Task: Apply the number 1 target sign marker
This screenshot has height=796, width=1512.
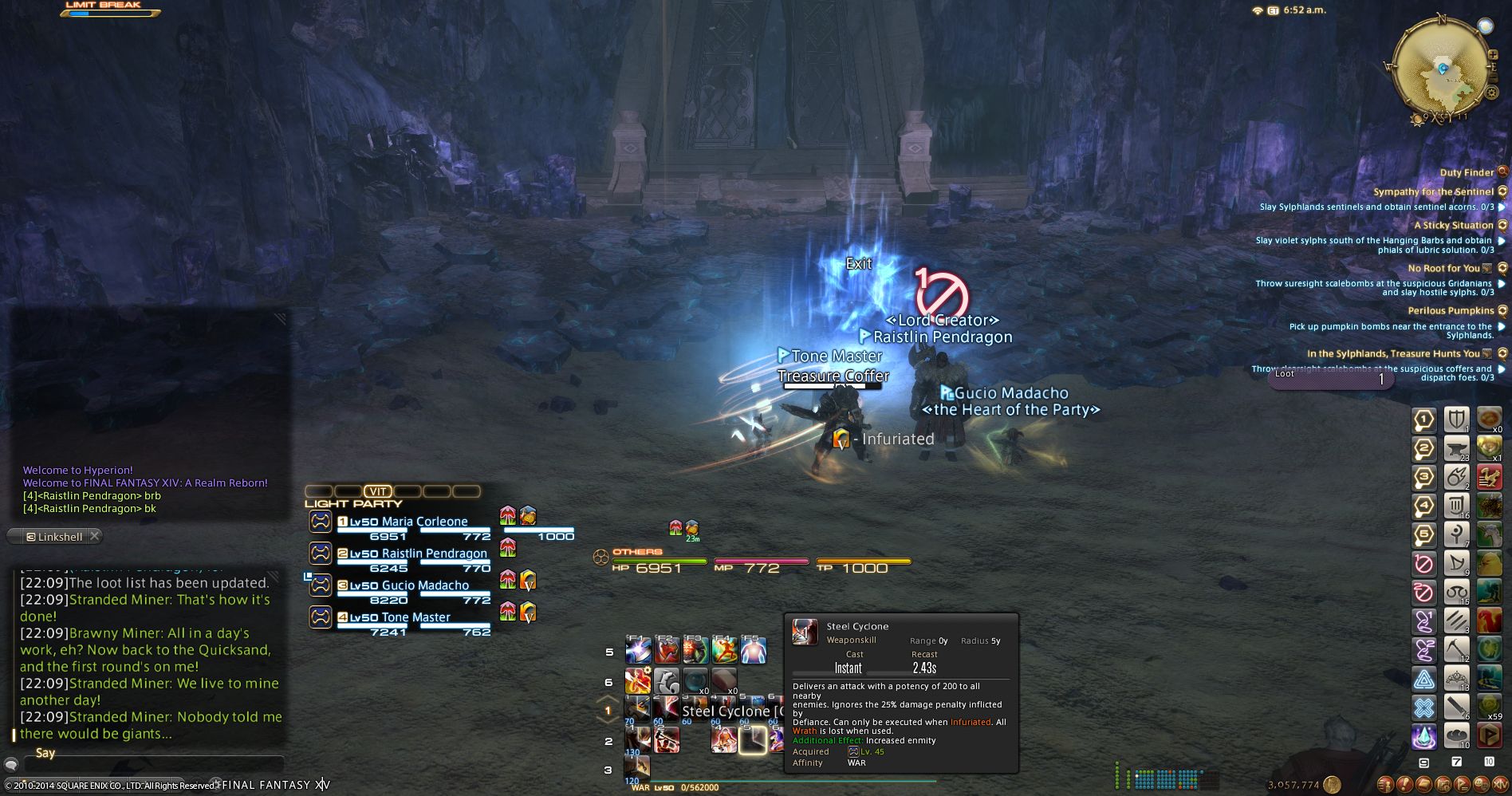Action: pyautogui.click(x=1424, y=420)
